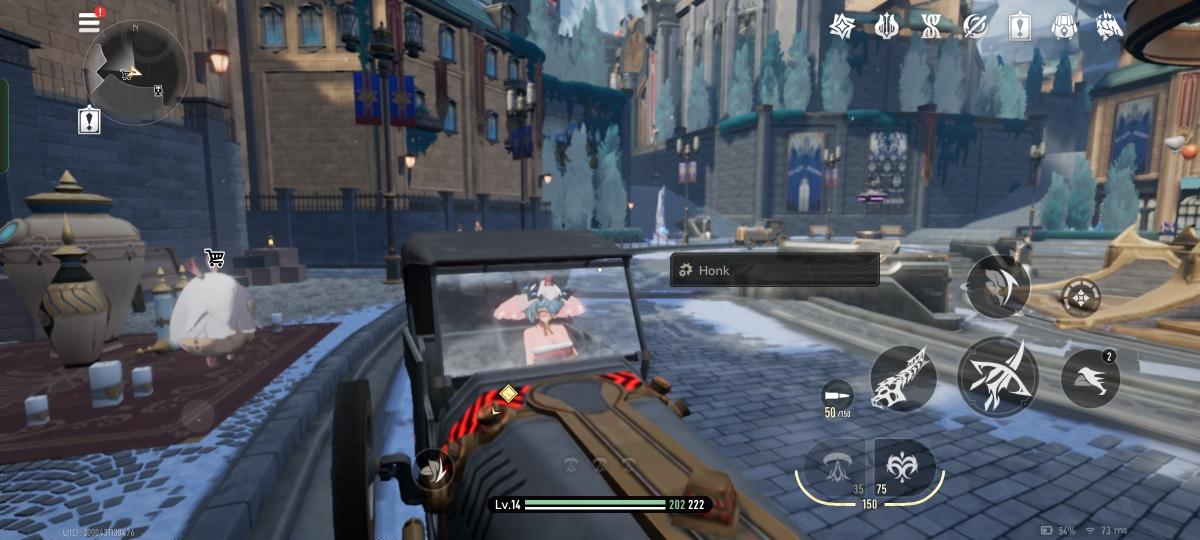Tap the small crosshair target button

(x=1079, y=297)
